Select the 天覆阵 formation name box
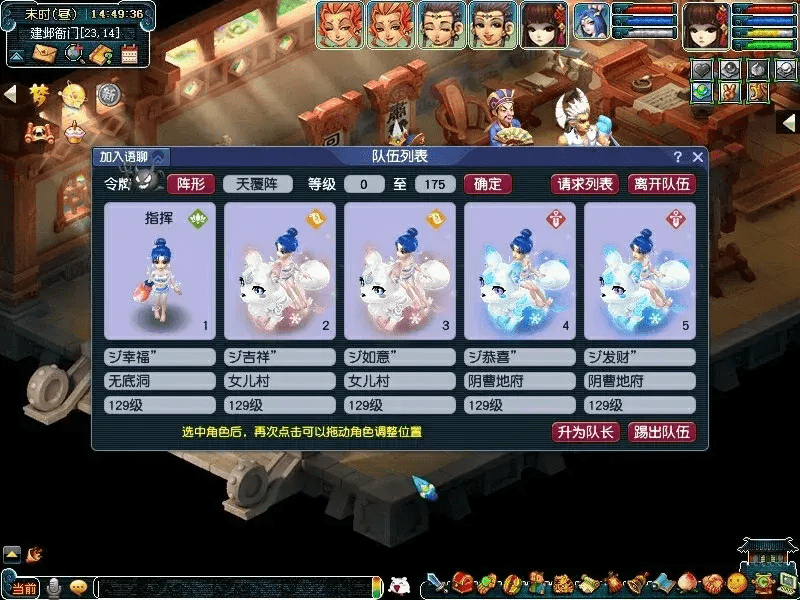 pyautogui.click(x=257, y=184)
